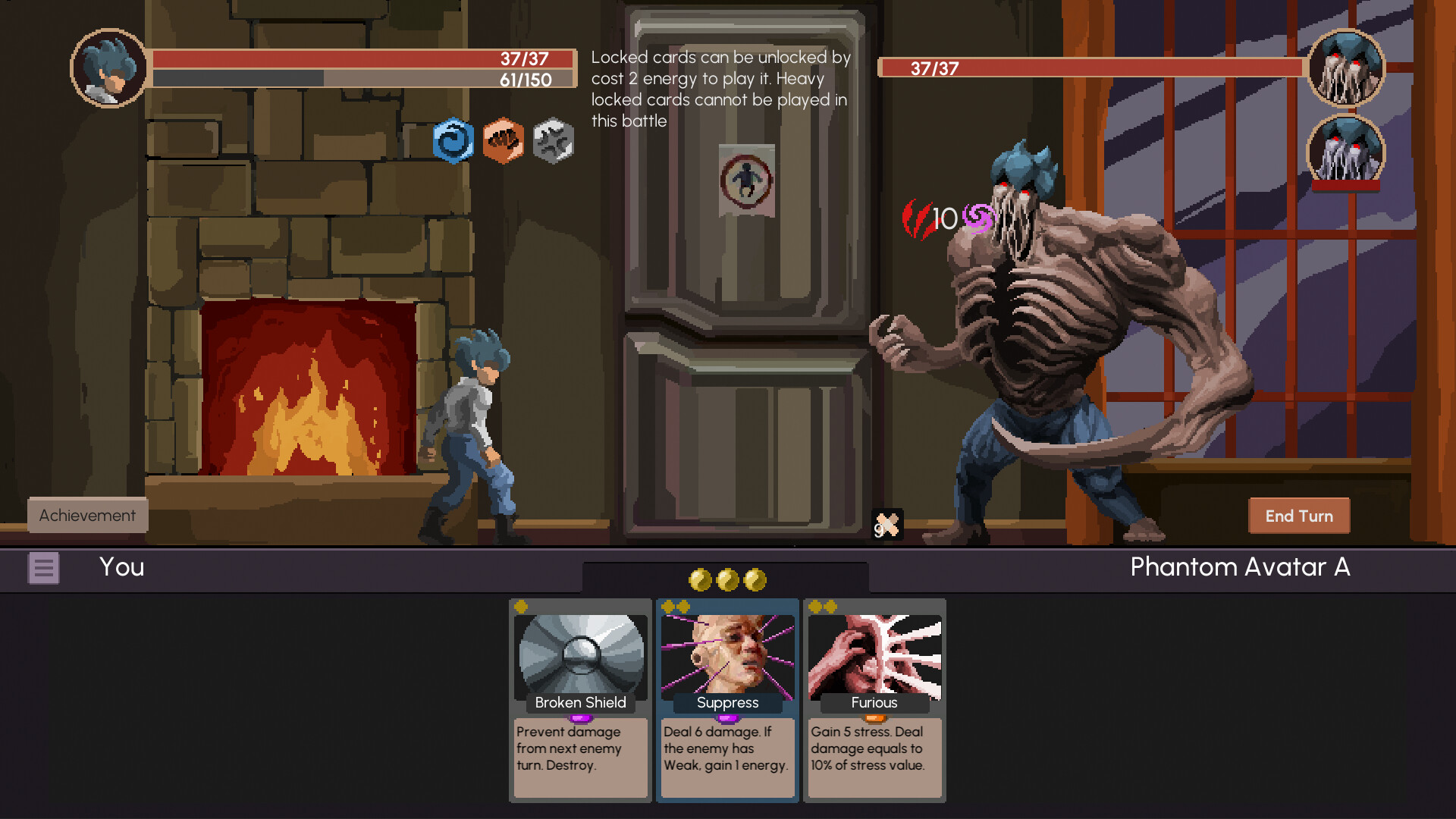Open the hamburger menu at bottom left

tap(43, 567)
